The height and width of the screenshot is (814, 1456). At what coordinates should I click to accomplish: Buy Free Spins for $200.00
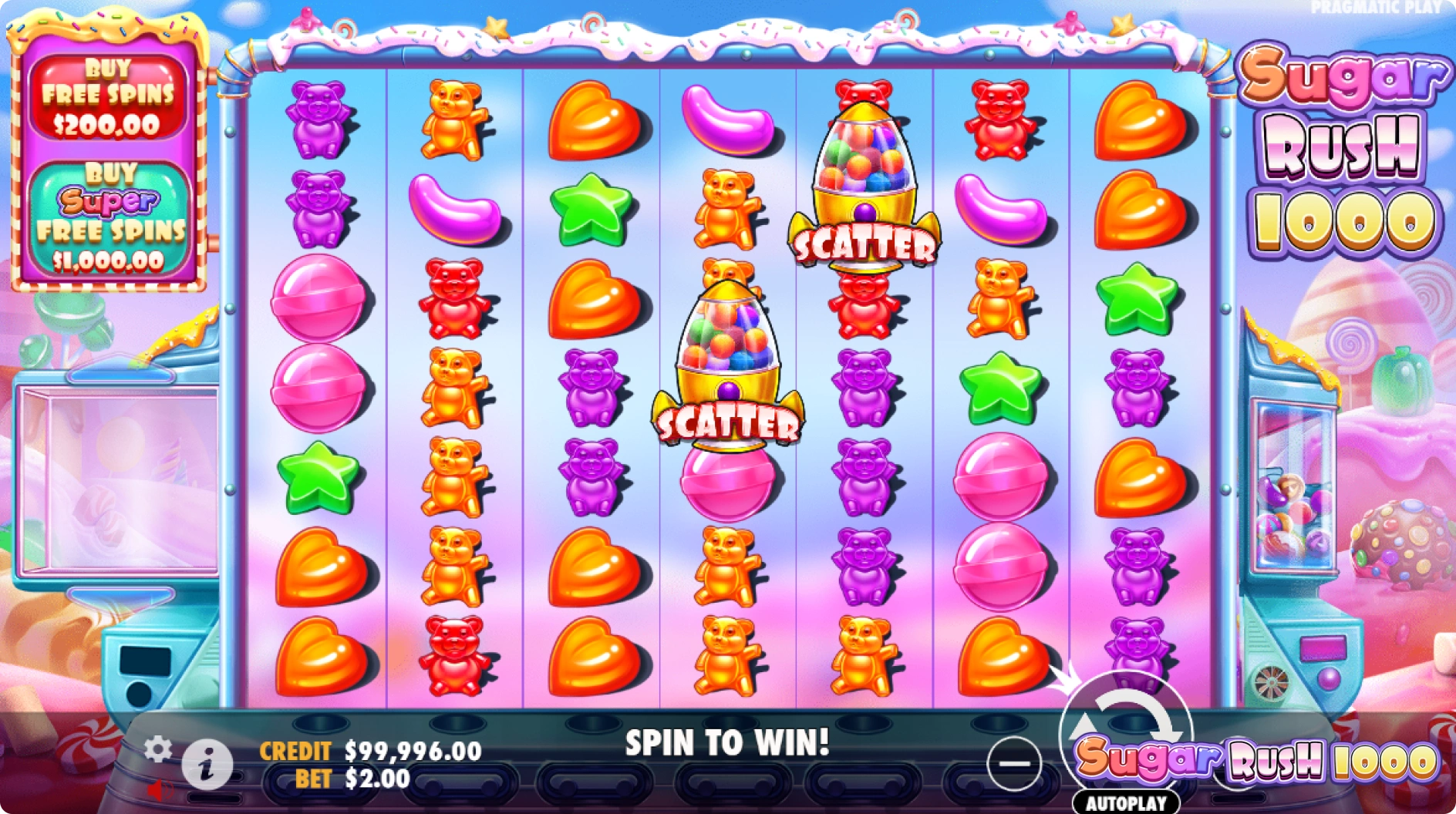110,96
